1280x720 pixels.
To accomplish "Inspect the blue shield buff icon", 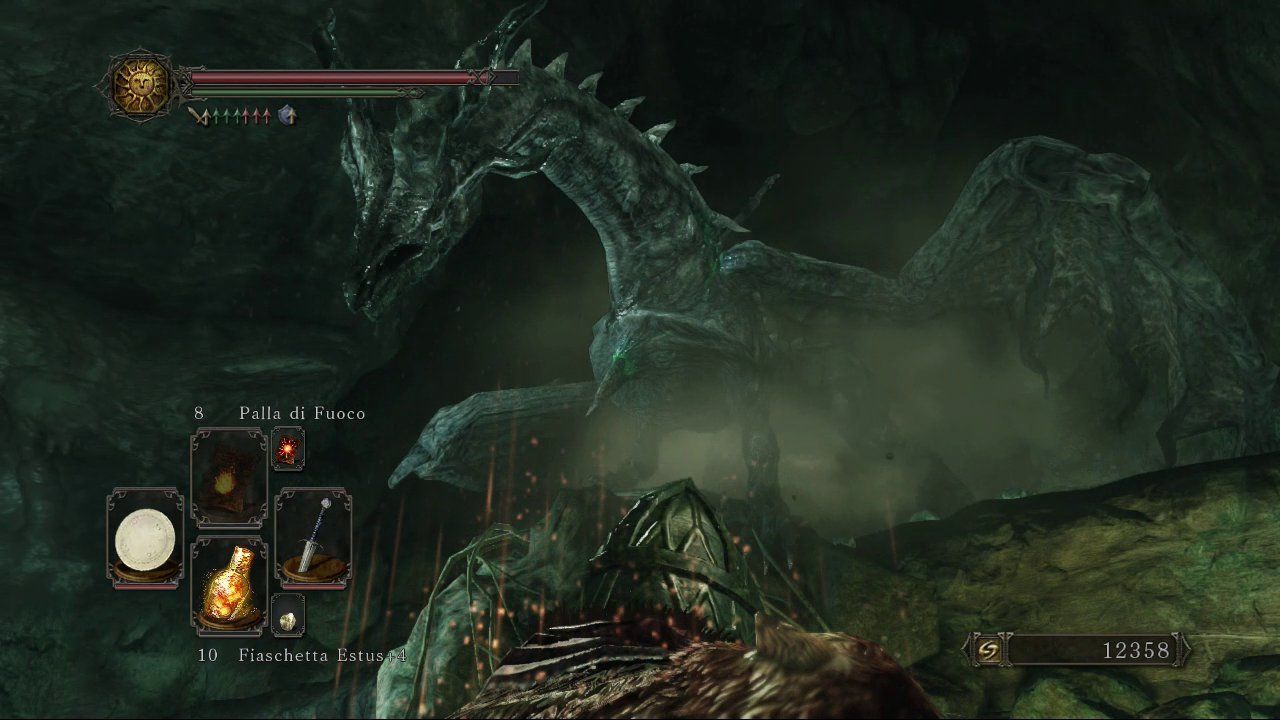I will click(x=288, y=116).
